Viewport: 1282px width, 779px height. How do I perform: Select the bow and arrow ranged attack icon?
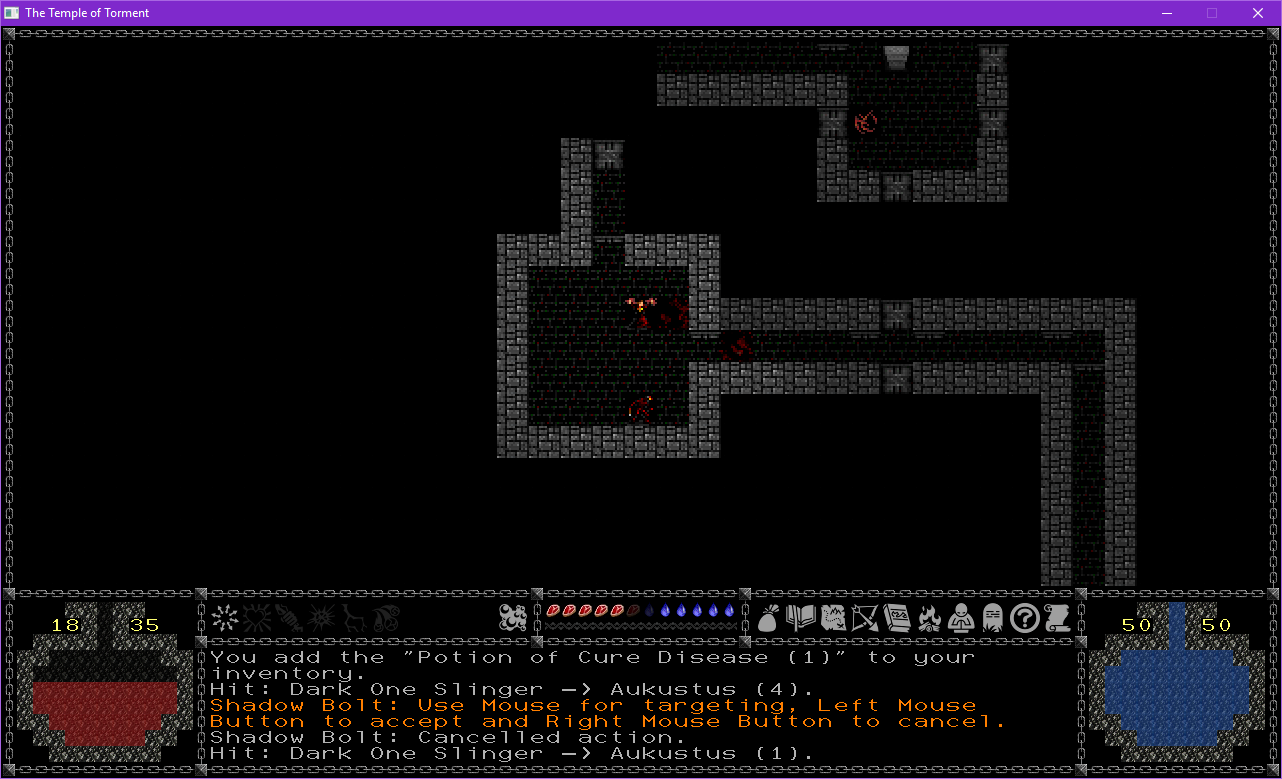point(865,619)
